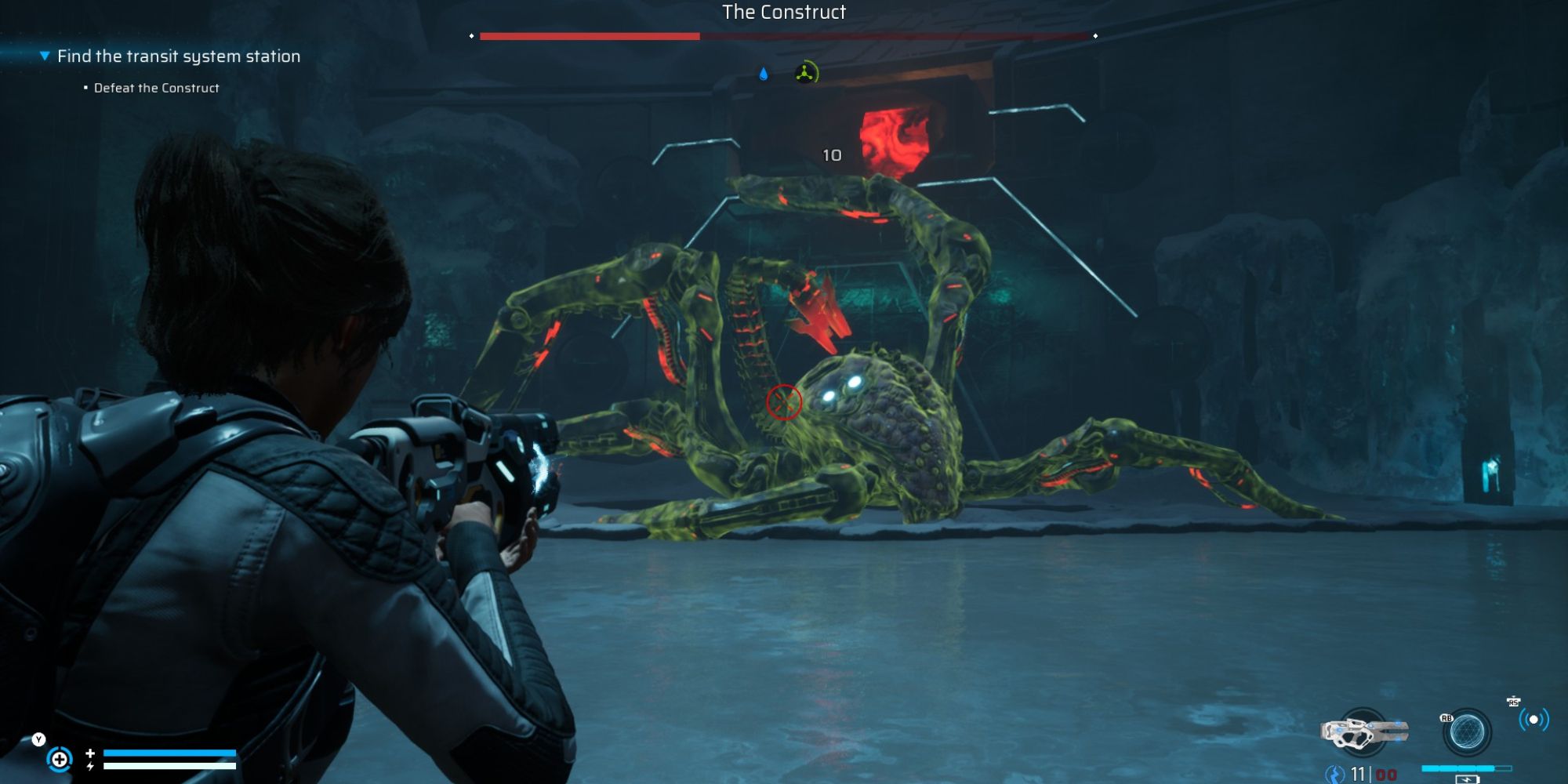Use the healing cross medkit icon

[x=60, y=759]
